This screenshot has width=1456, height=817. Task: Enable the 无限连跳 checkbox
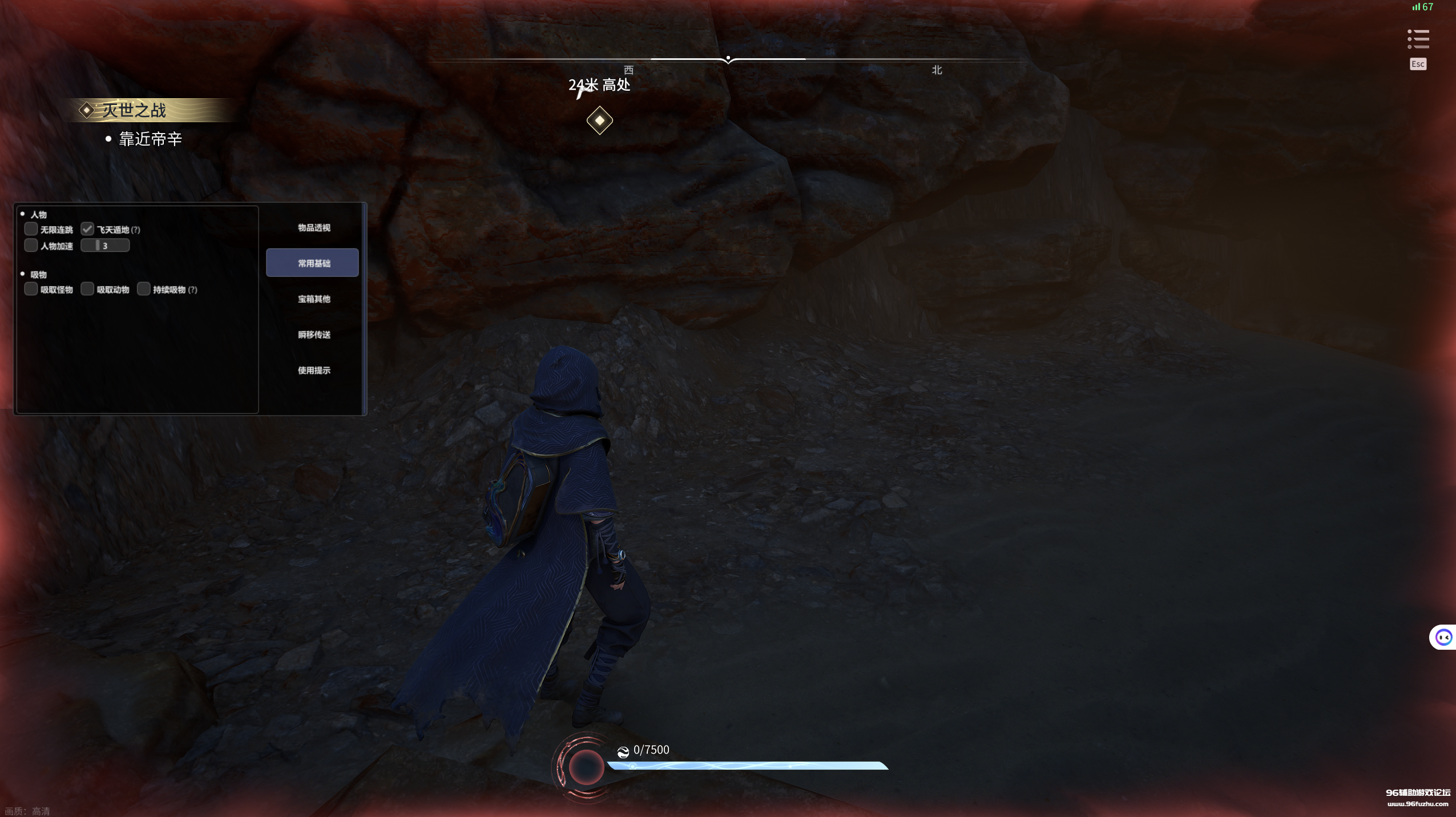(x=31, y=230)
